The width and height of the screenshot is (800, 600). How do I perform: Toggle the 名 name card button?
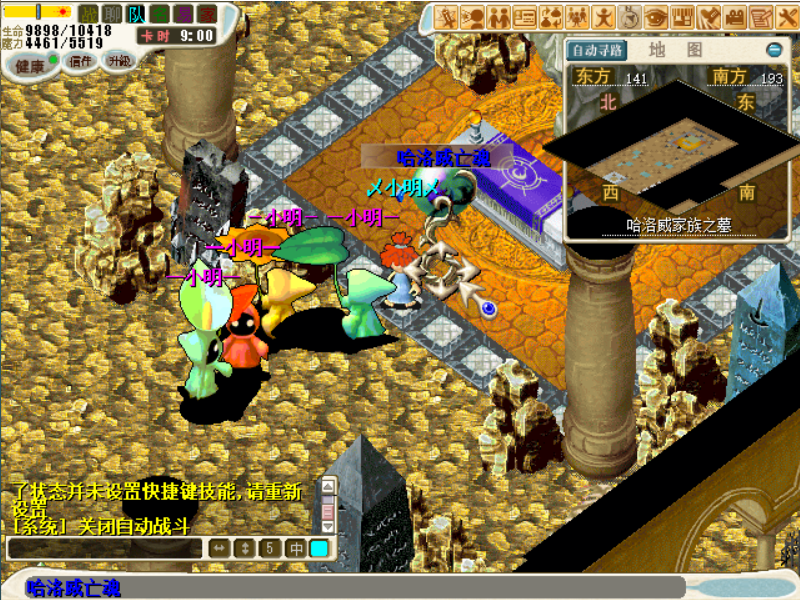pyautogui.click(x=160, y=14)
